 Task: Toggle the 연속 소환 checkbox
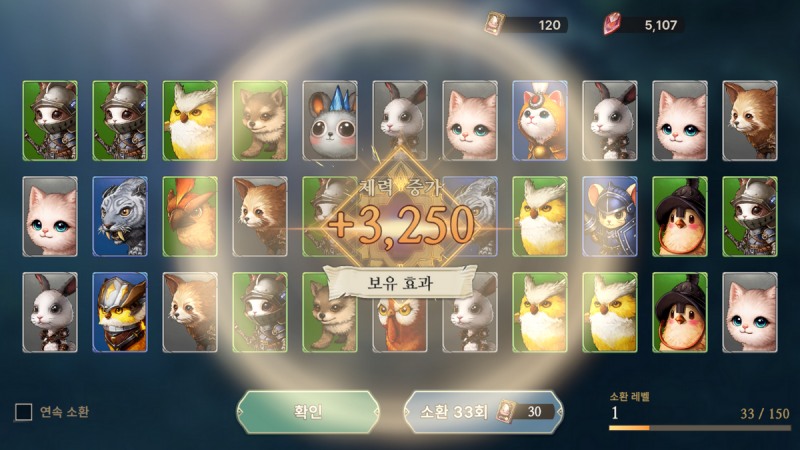[x=23, y=411]
